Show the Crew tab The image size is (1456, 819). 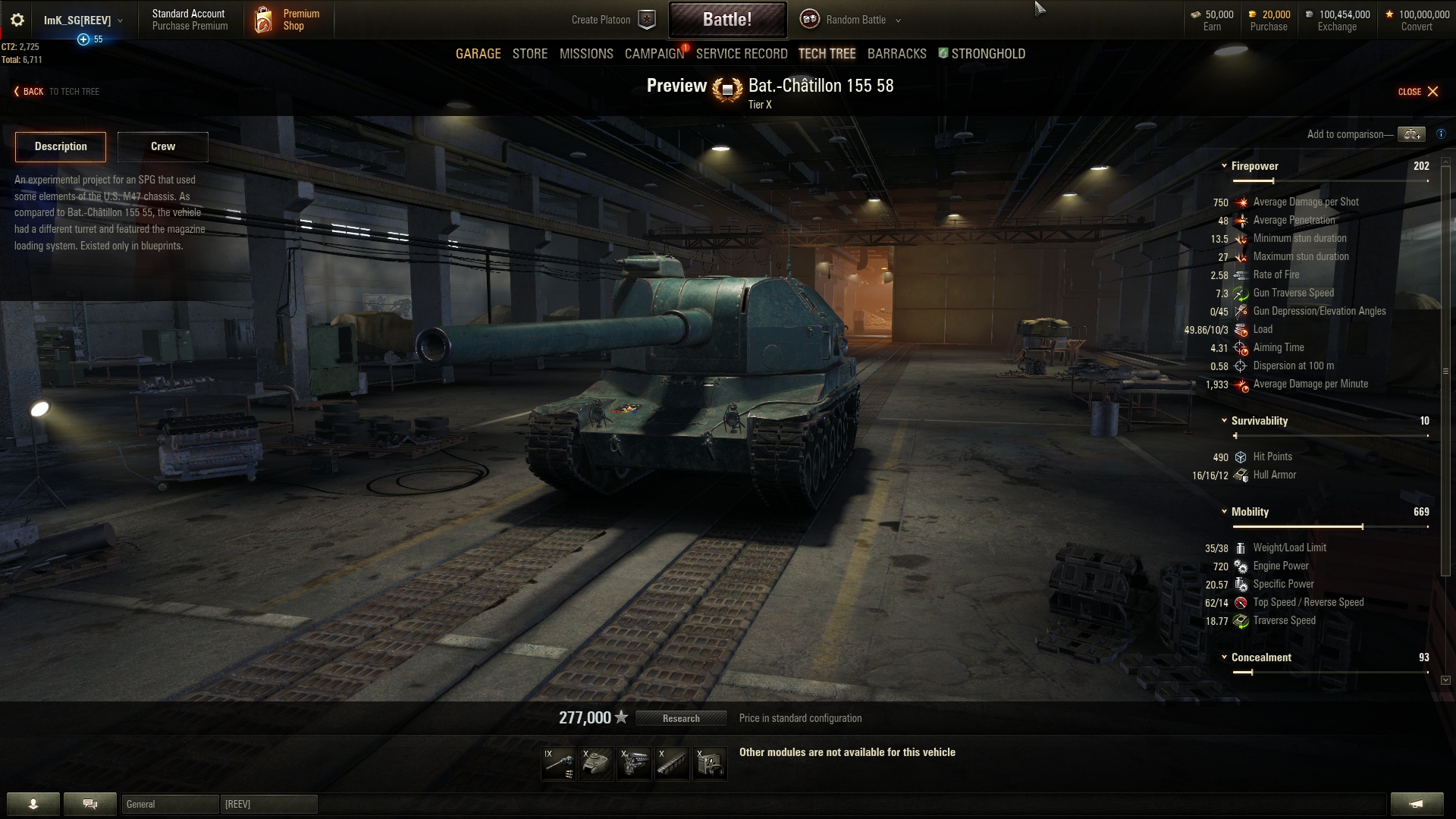[162, 146]
